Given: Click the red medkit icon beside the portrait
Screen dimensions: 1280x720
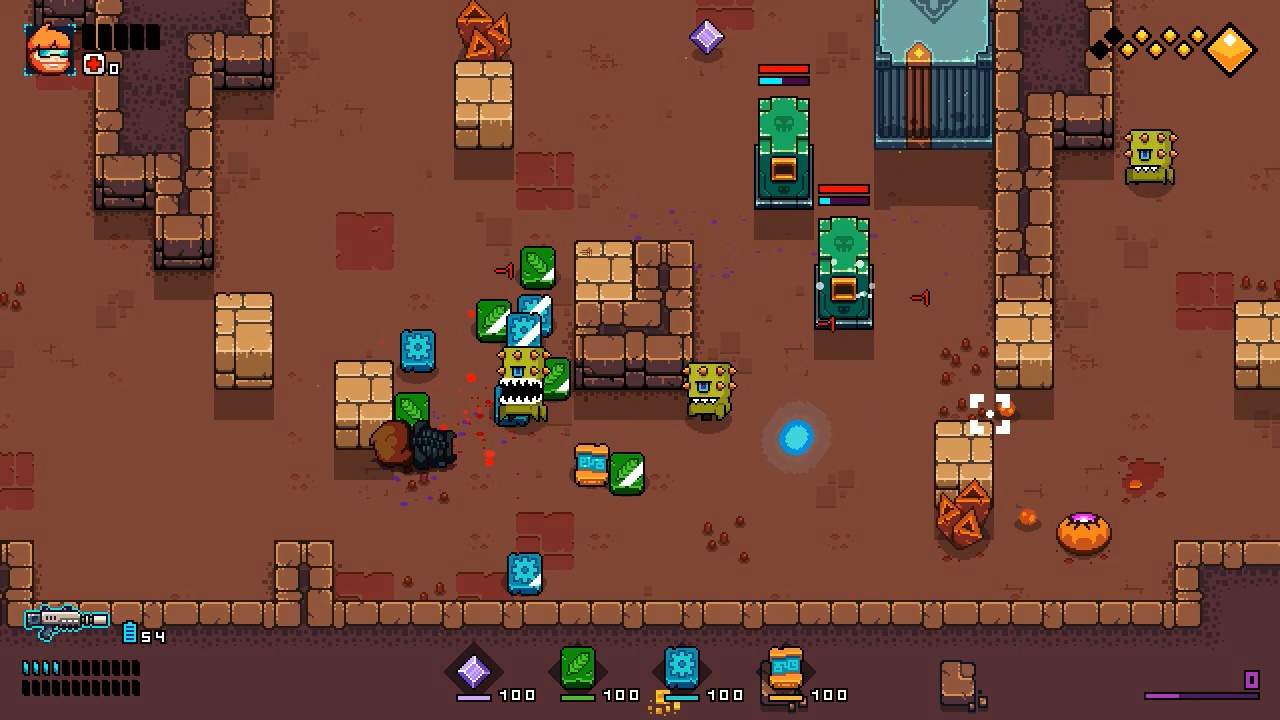Looking at the screenshot, I should click(x=91, y=64).
